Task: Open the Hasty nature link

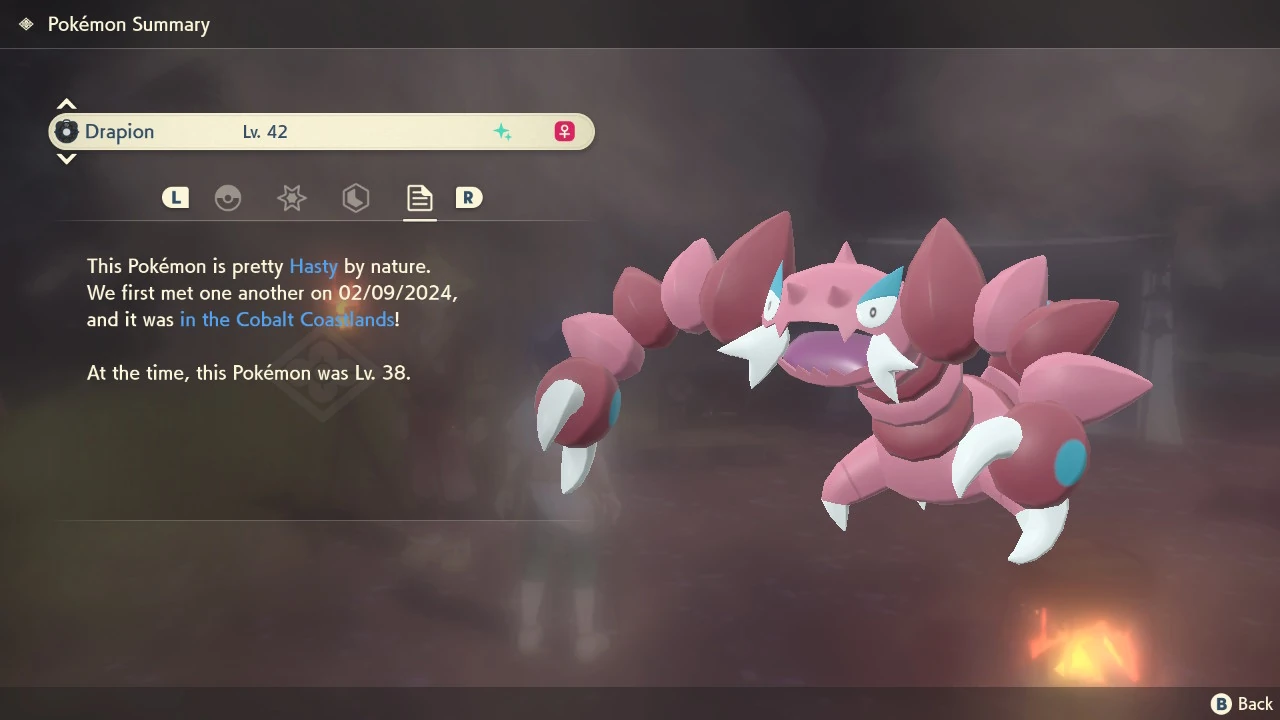Action: (313, 266)
